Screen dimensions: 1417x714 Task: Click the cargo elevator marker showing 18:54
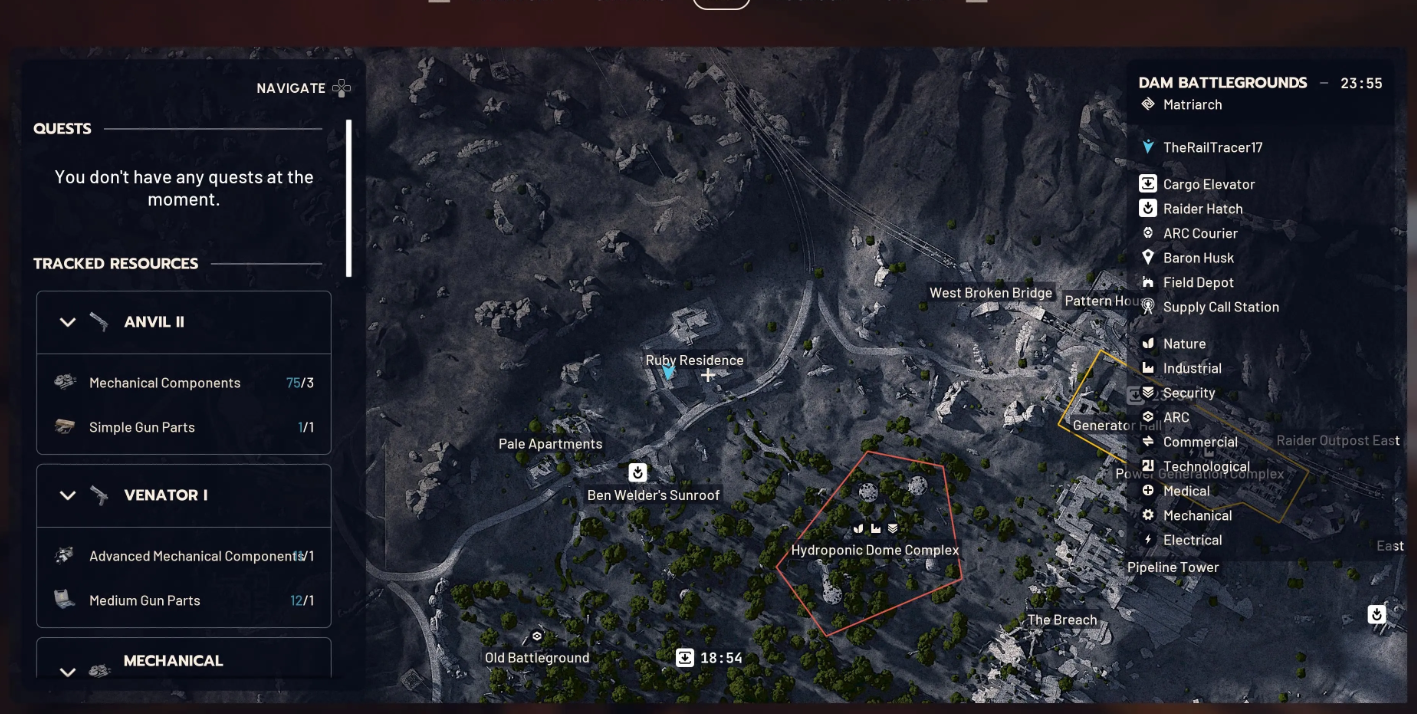(685, 658)
